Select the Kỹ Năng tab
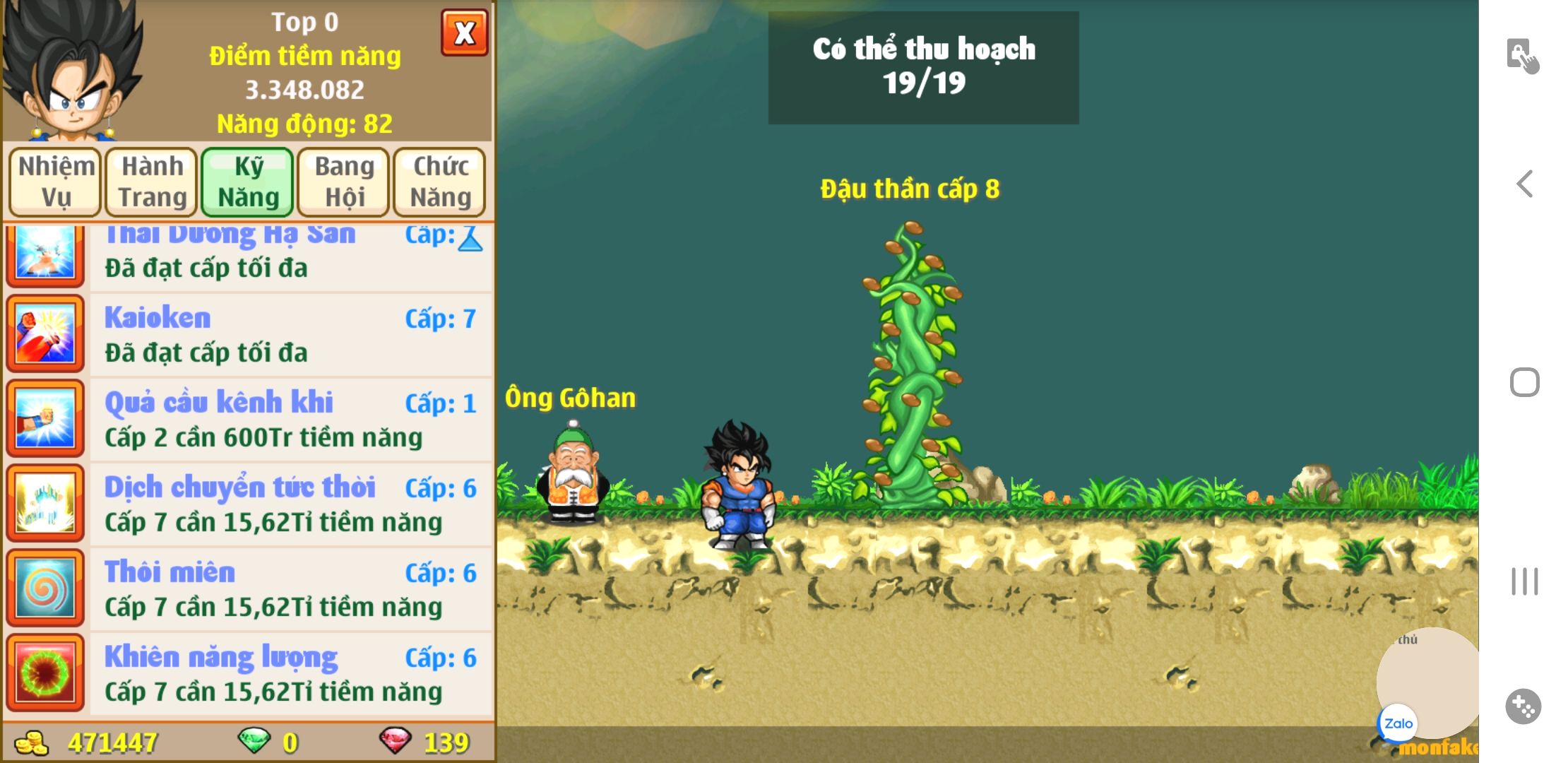 [x=248, y=182]
